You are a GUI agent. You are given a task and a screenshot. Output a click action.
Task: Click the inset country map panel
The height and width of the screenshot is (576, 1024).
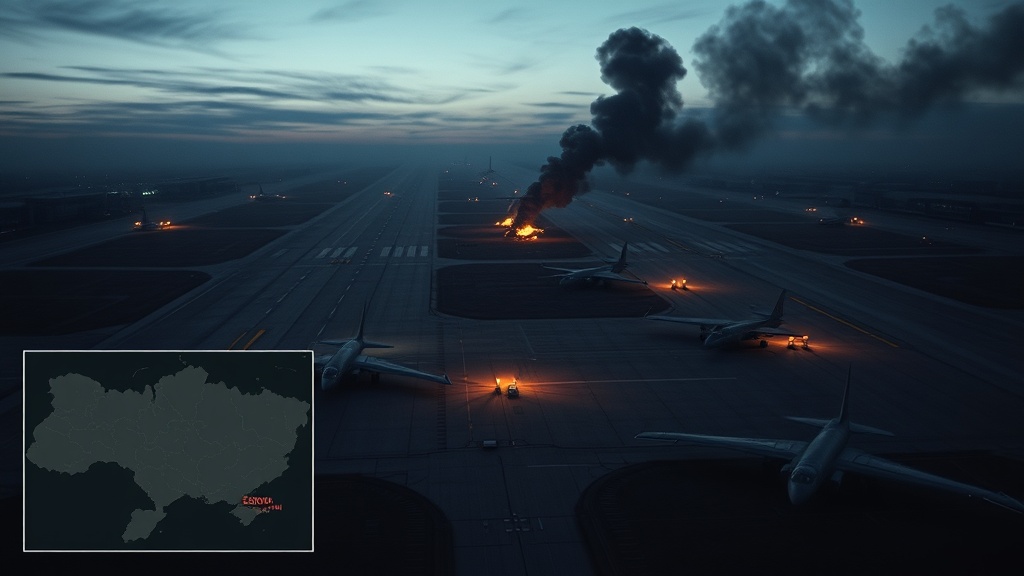pos(168,450)
